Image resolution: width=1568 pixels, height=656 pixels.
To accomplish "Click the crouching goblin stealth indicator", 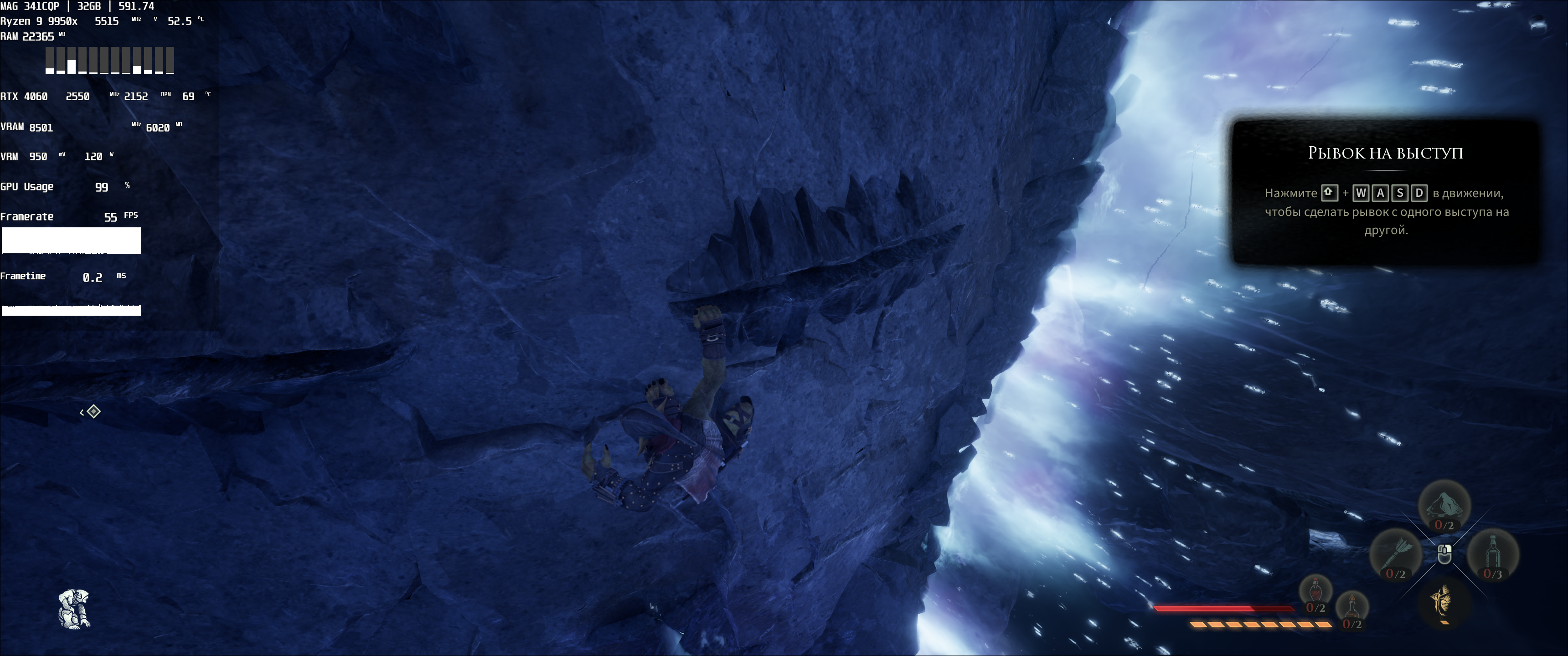I will [x=74, y=608].
